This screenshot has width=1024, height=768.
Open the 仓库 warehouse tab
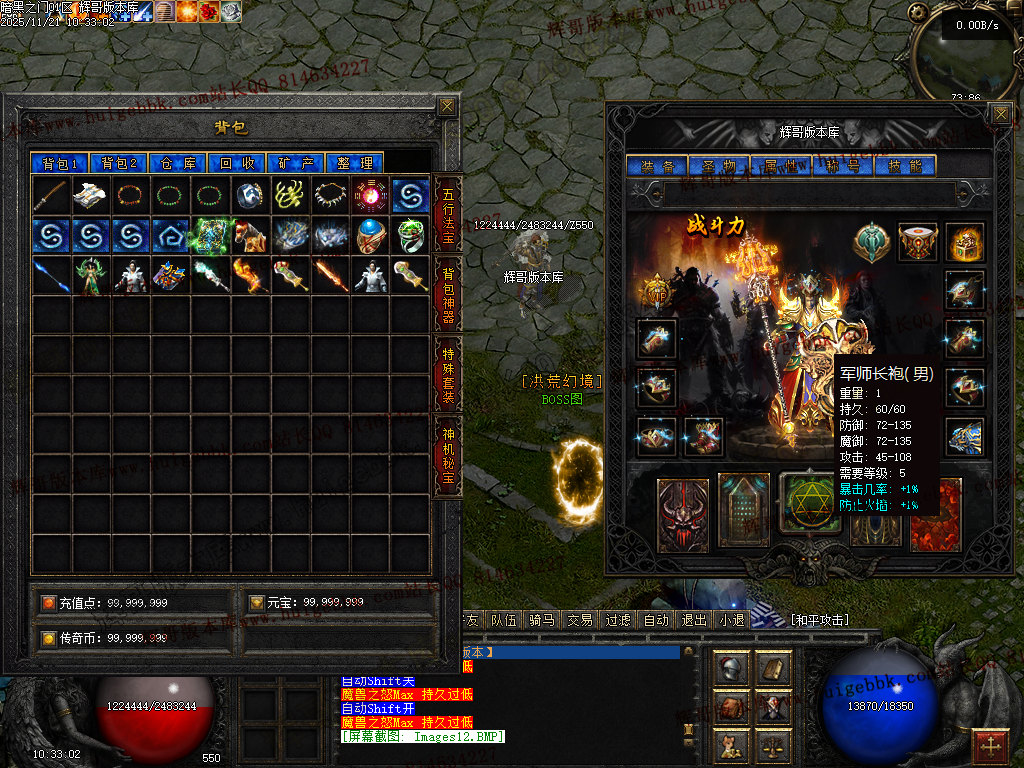(179, 163)
